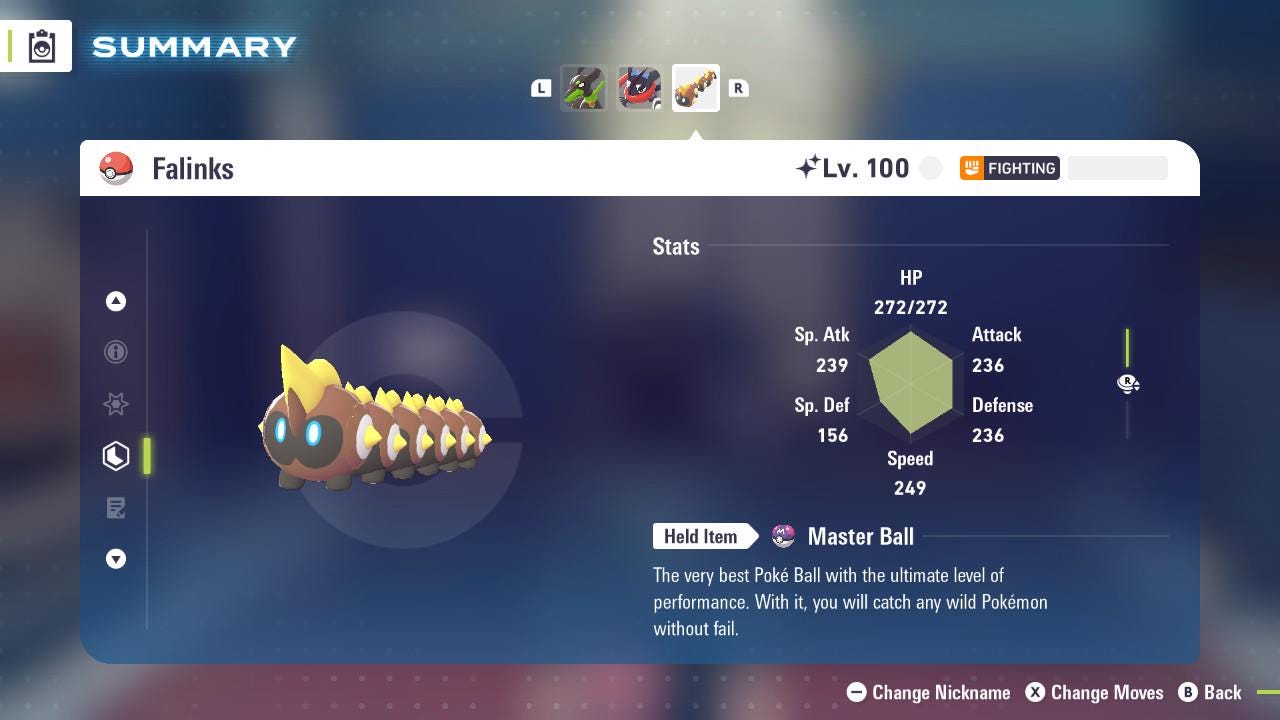The height and width of the screenshot is (720, 1280).
Task: Select the ribbons/marks star icon in sidebar
Action: click(116, 404)
